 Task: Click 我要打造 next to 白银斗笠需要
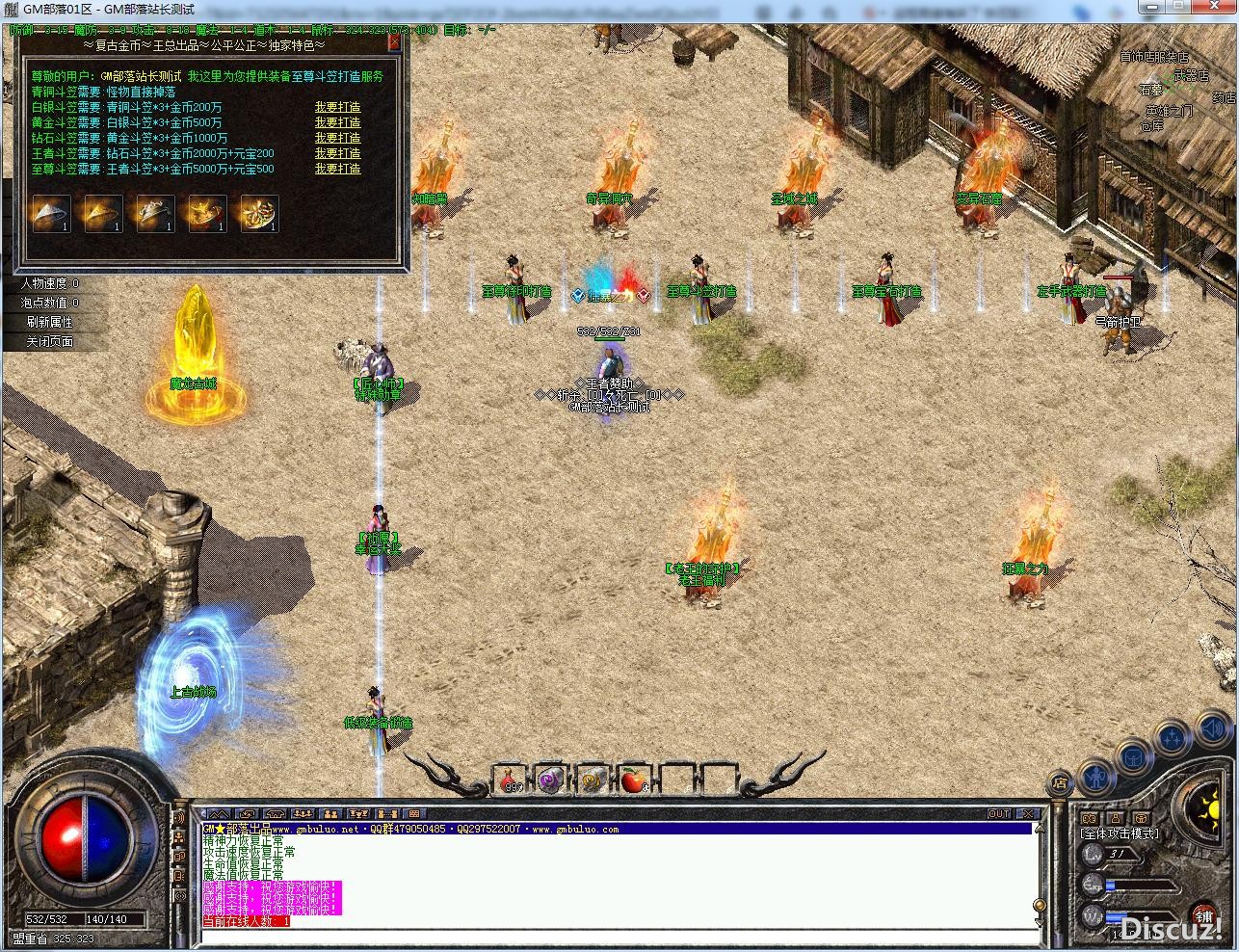pyautogui.click(x=337, y=107)
